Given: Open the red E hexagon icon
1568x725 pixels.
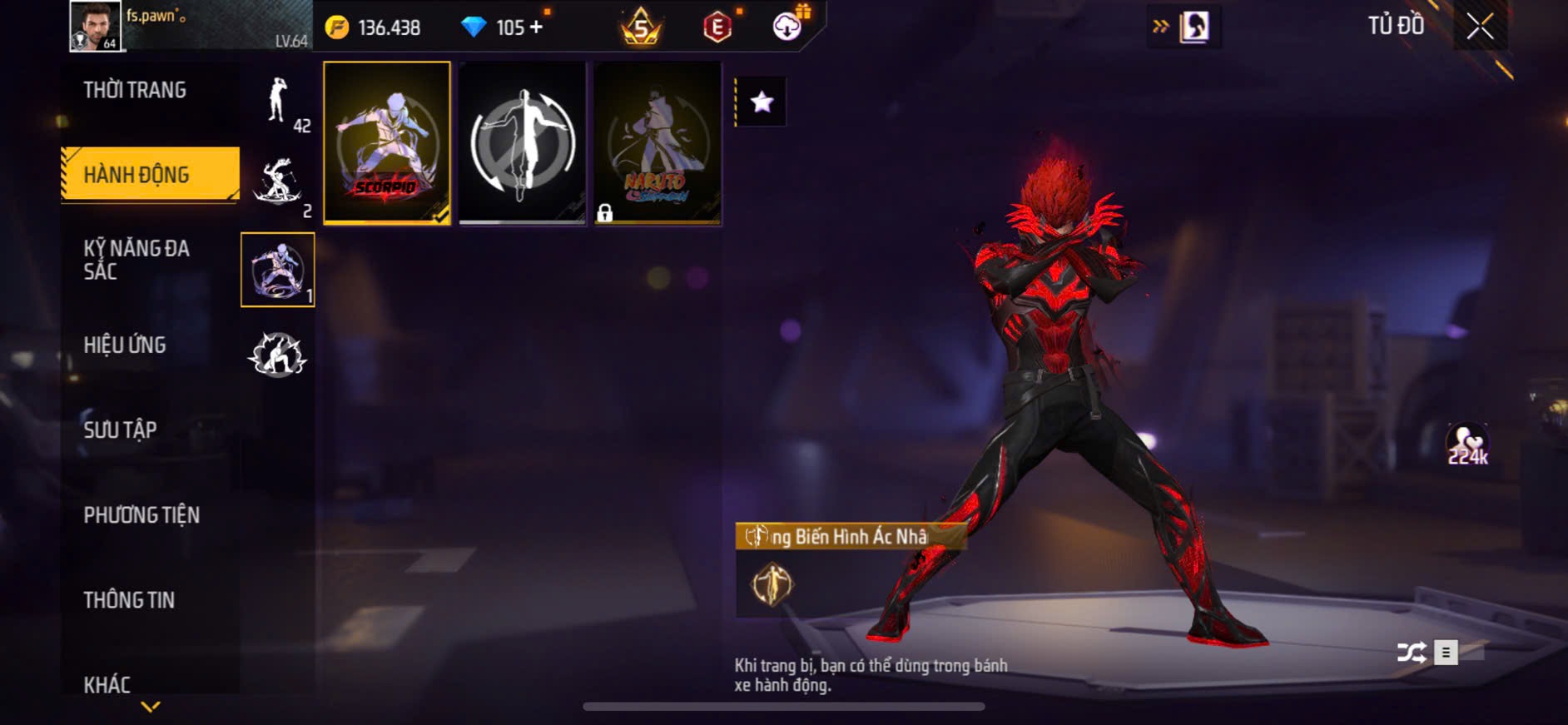Looking at the screenshot, I should point(717,27).
